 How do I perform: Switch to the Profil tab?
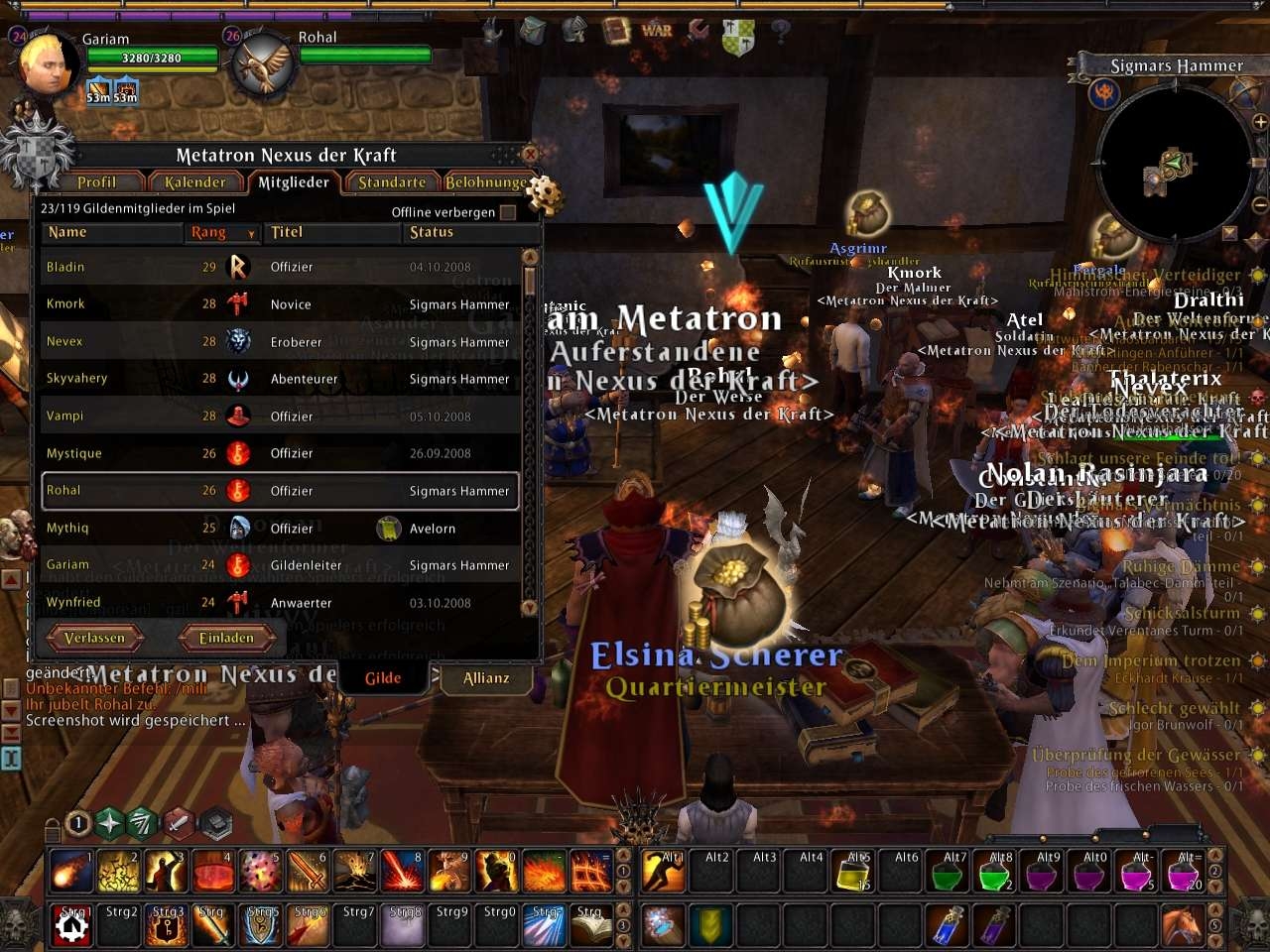click(x=96, y=182)
